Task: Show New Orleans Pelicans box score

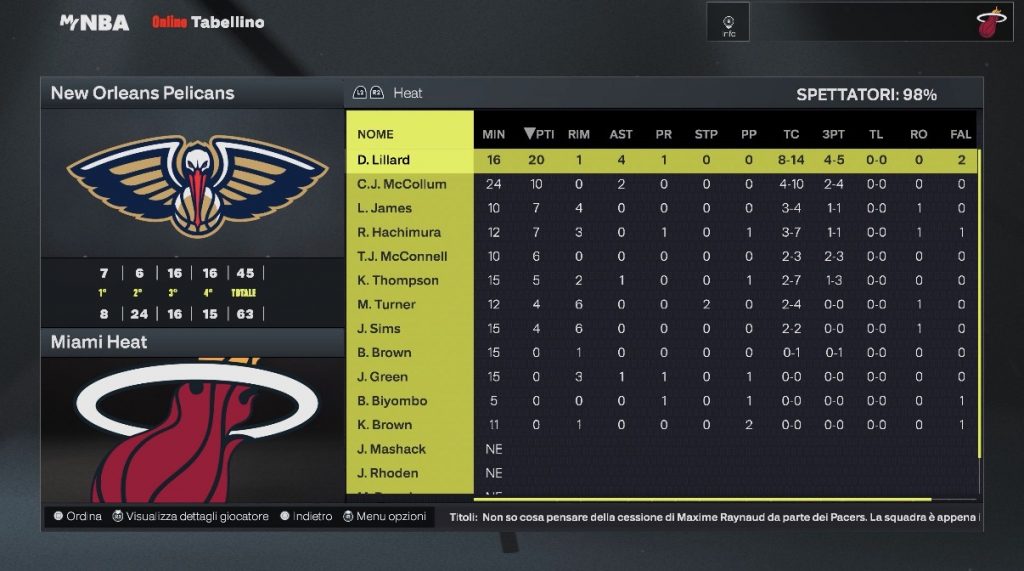Action: click(x=143, y=93)
